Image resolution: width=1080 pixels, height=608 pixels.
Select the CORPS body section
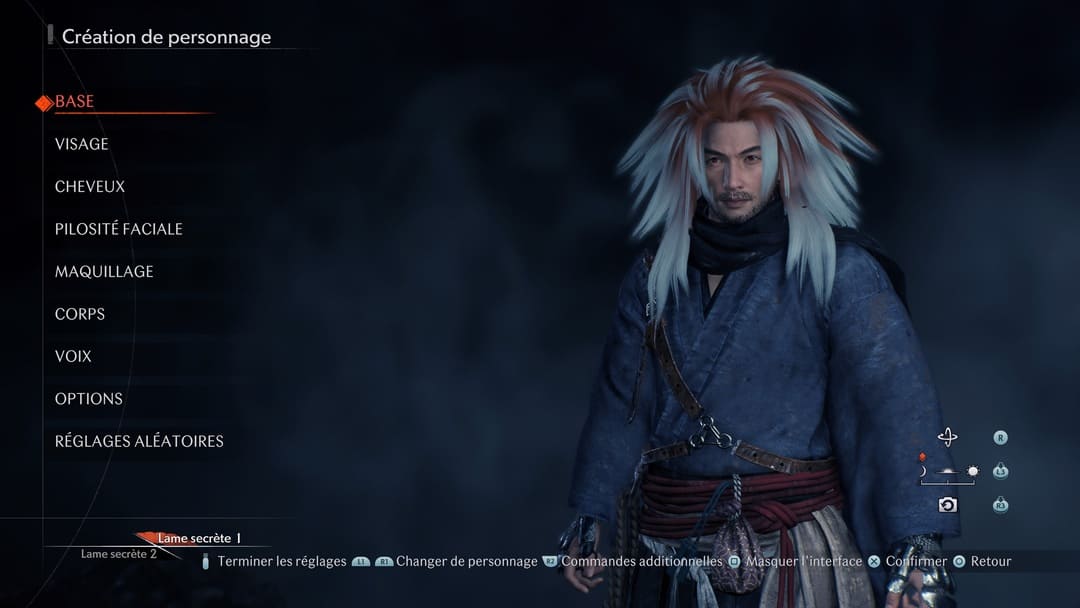tap(80, 314)
